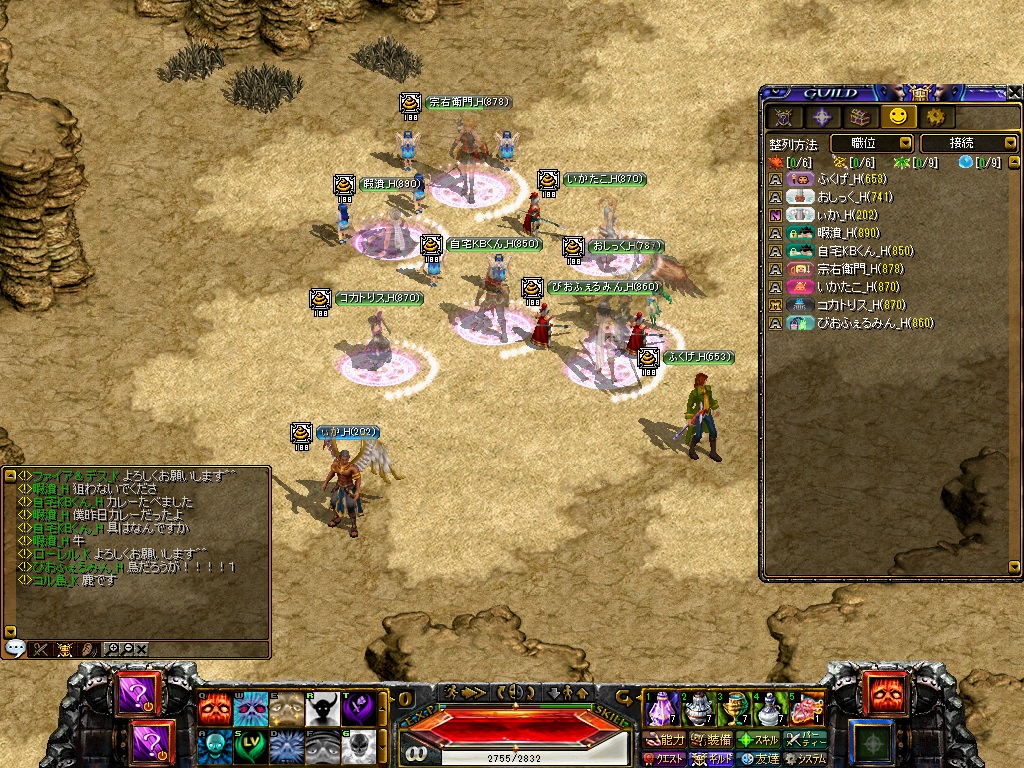
Task: Open the gear settings tab in guild panel
Action: point(937,117)
